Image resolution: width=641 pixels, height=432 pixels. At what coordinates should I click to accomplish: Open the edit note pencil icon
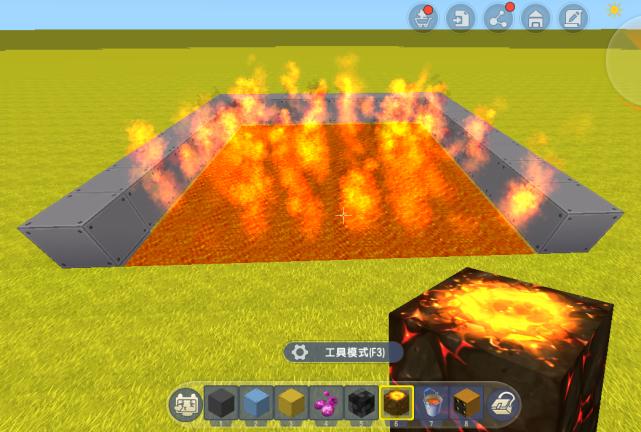572,18
